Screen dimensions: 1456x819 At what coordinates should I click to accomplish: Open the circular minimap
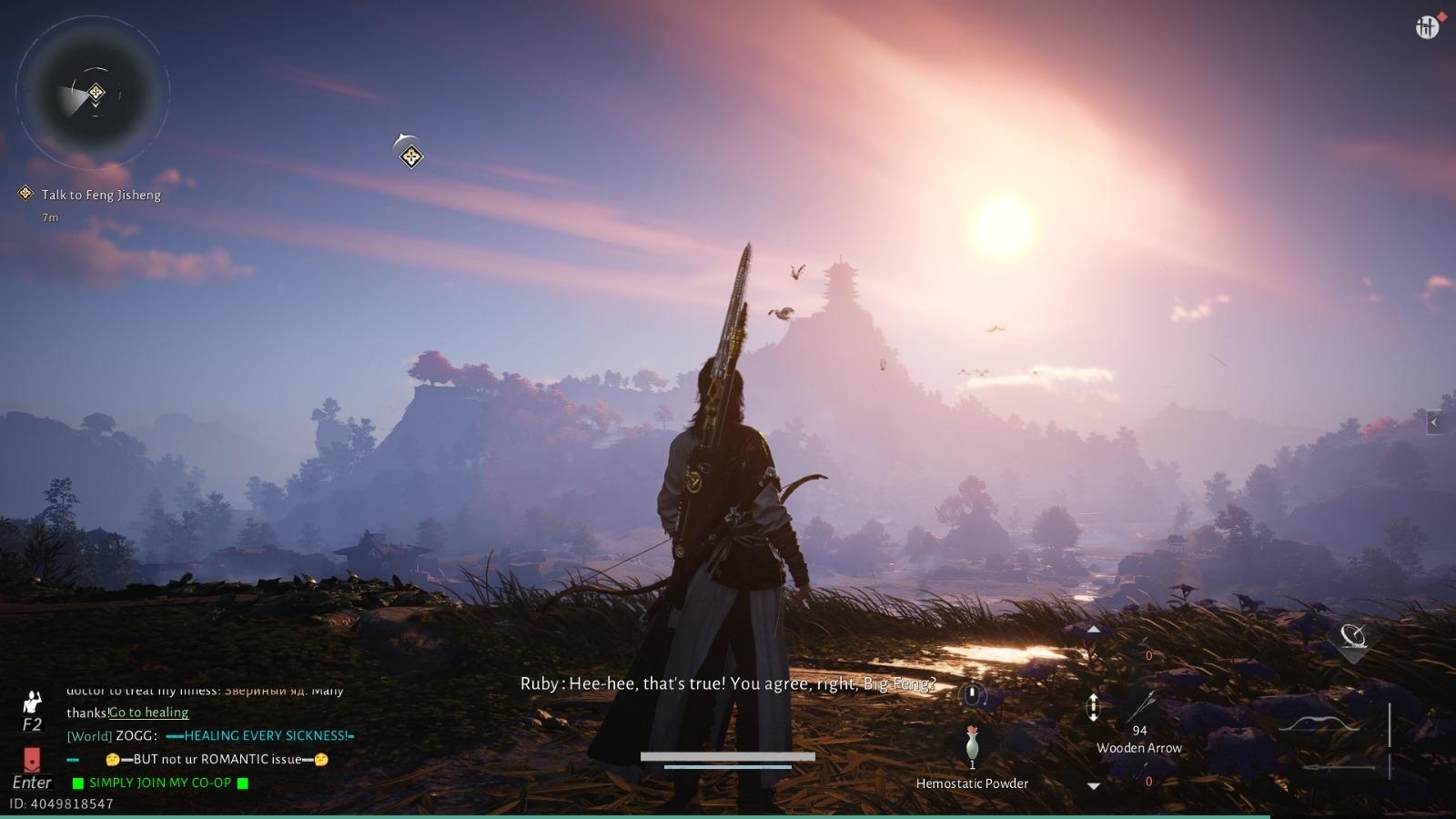(93, 93)
